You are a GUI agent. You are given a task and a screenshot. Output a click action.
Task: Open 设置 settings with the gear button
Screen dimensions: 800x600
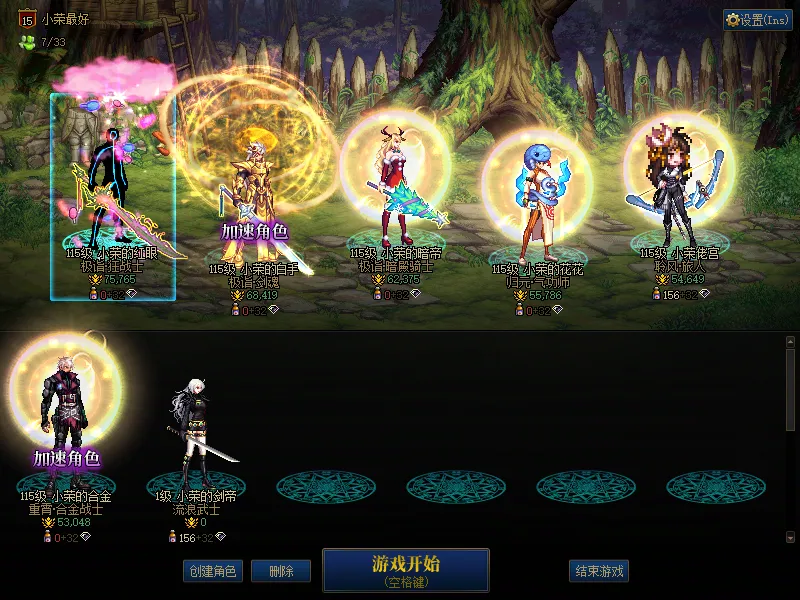coord(758,20)
